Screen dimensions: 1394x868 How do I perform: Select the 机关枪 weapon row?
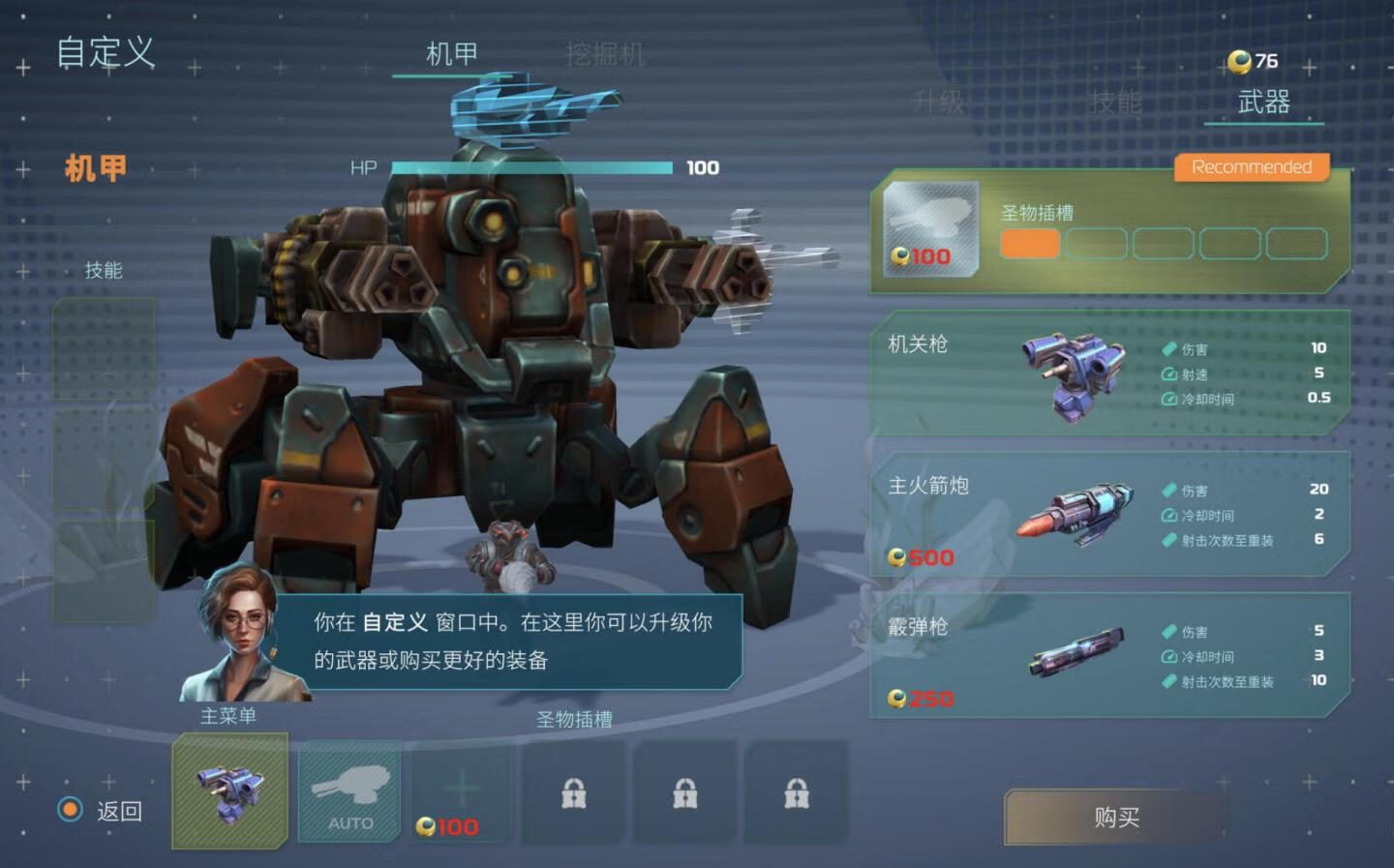pos(1109,373)
